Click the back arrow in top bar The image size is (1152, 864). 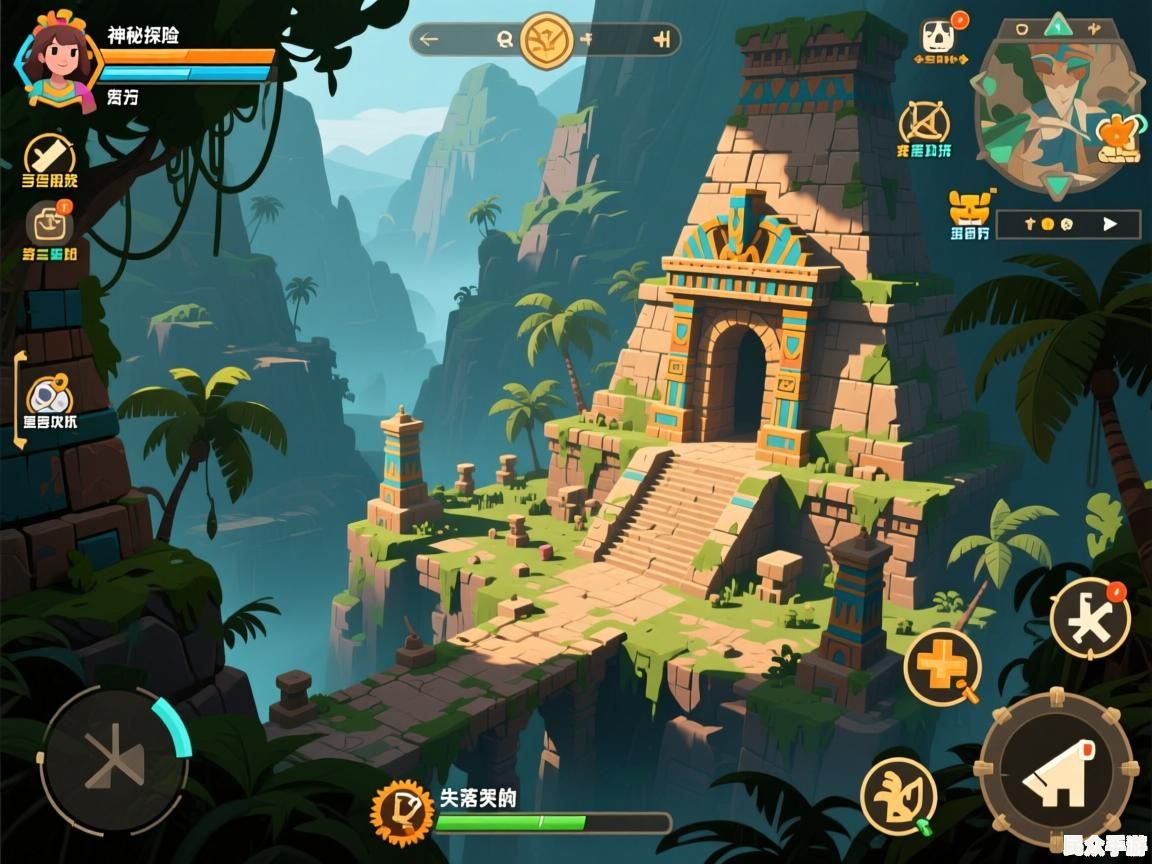coord(430,40)
